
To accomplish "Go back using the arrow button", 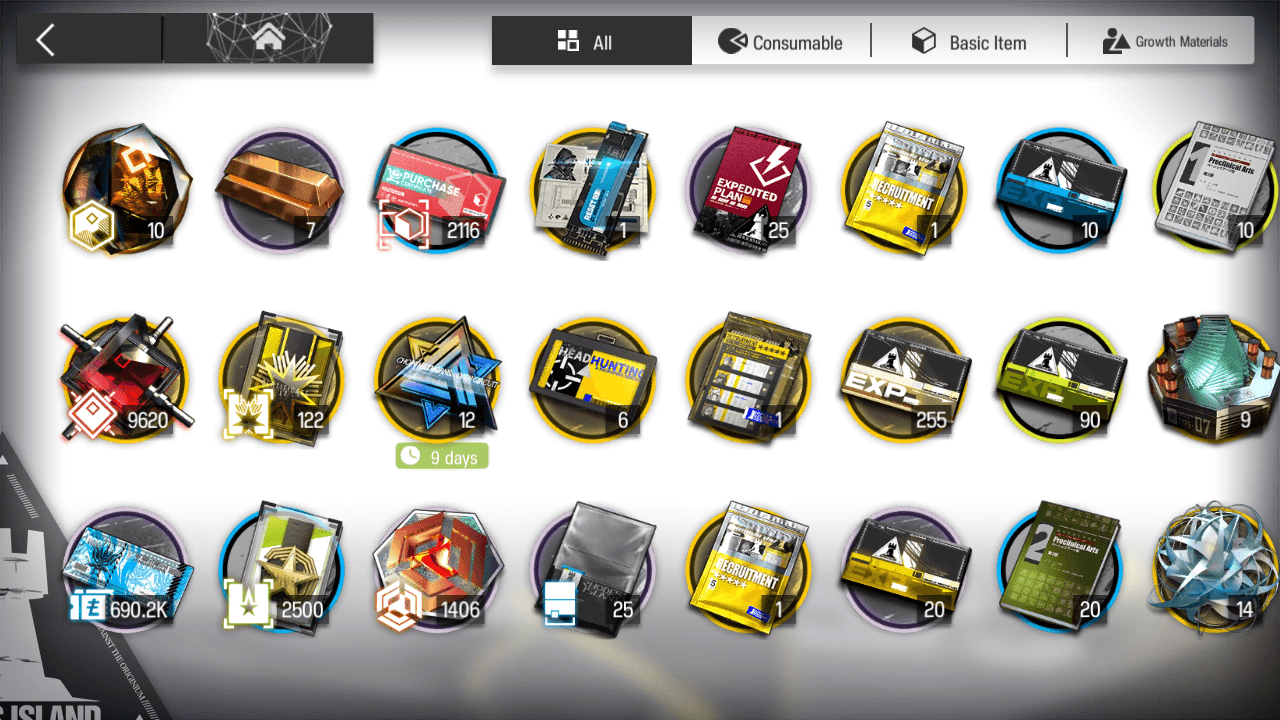I will click(46, 40).
